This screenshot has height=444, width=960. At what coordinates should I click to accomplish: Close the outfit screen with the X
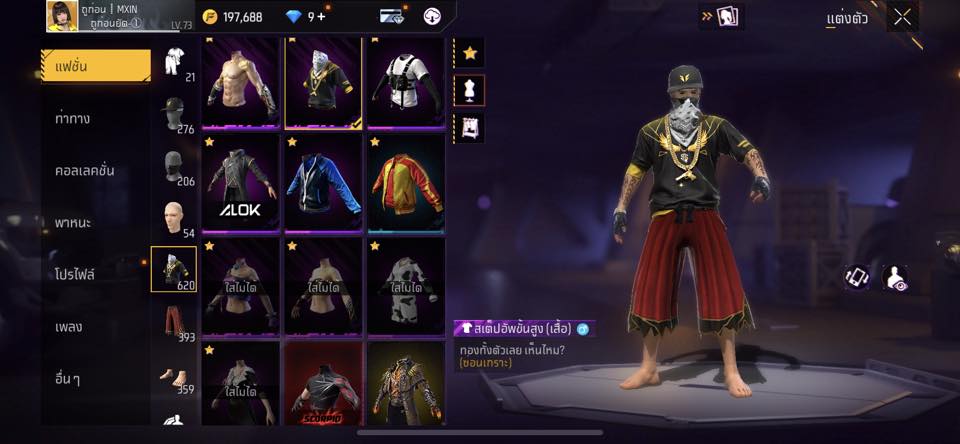[x=902, y=16]
